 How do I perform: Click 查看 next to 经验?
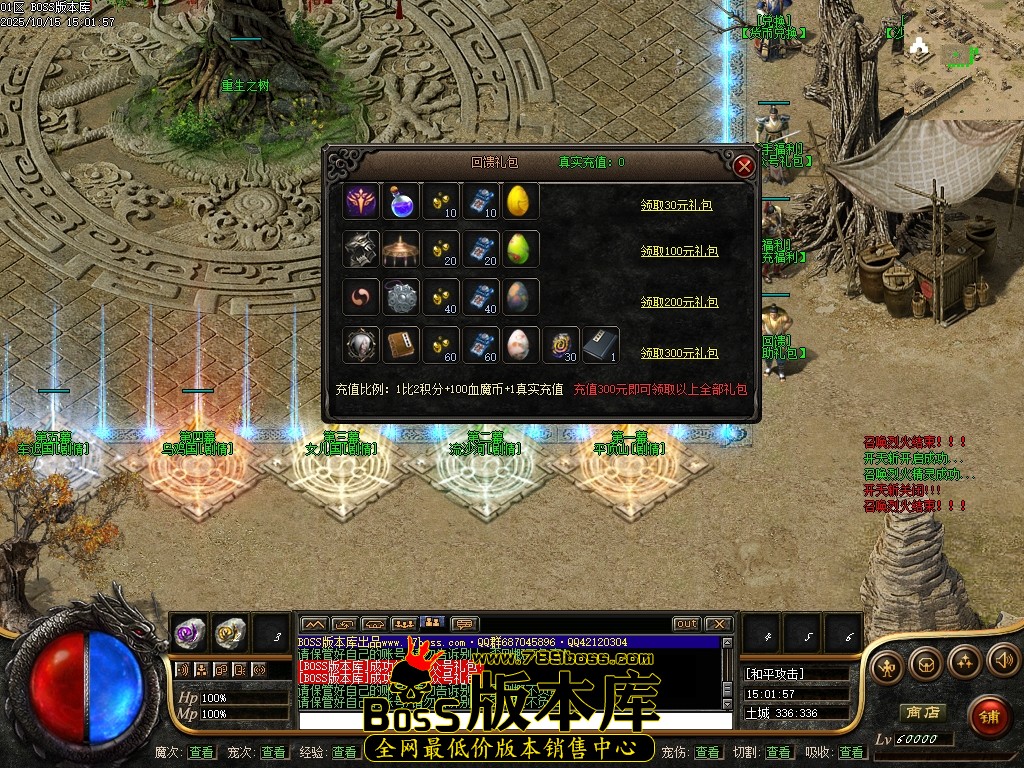click(x=345, y=752)
